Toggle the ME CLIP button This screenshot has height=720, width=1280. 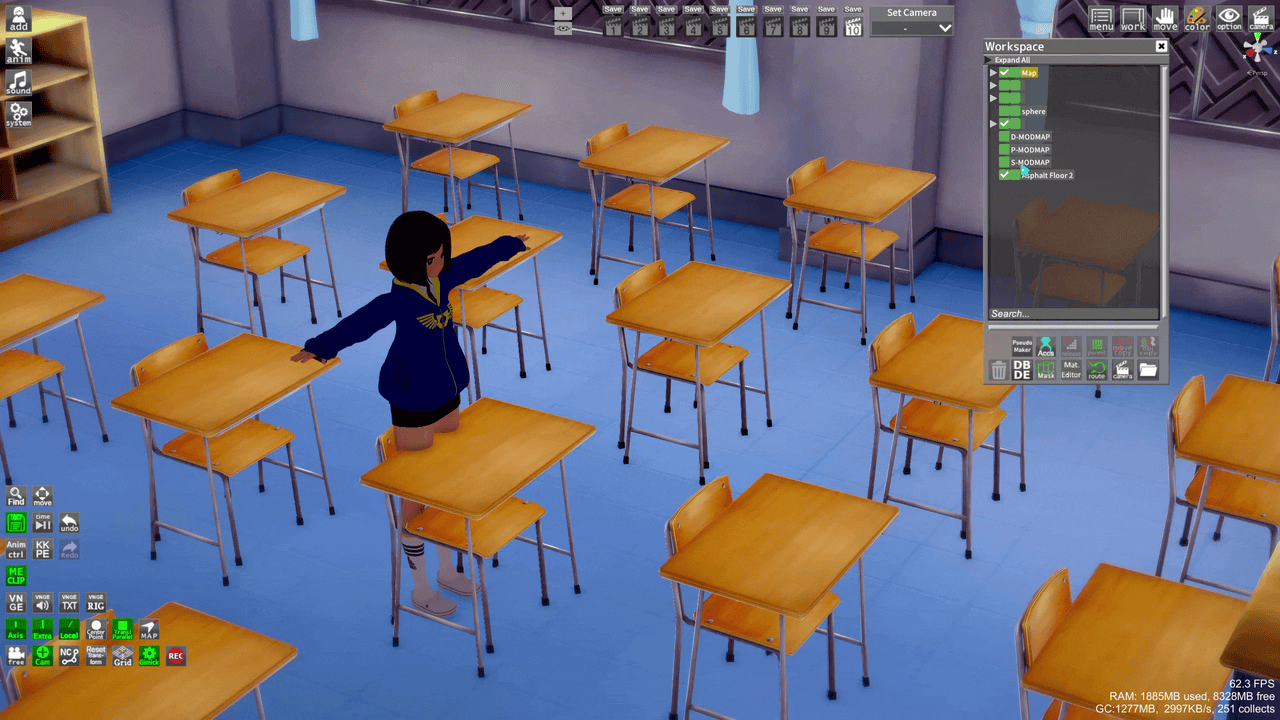point(16,575)
